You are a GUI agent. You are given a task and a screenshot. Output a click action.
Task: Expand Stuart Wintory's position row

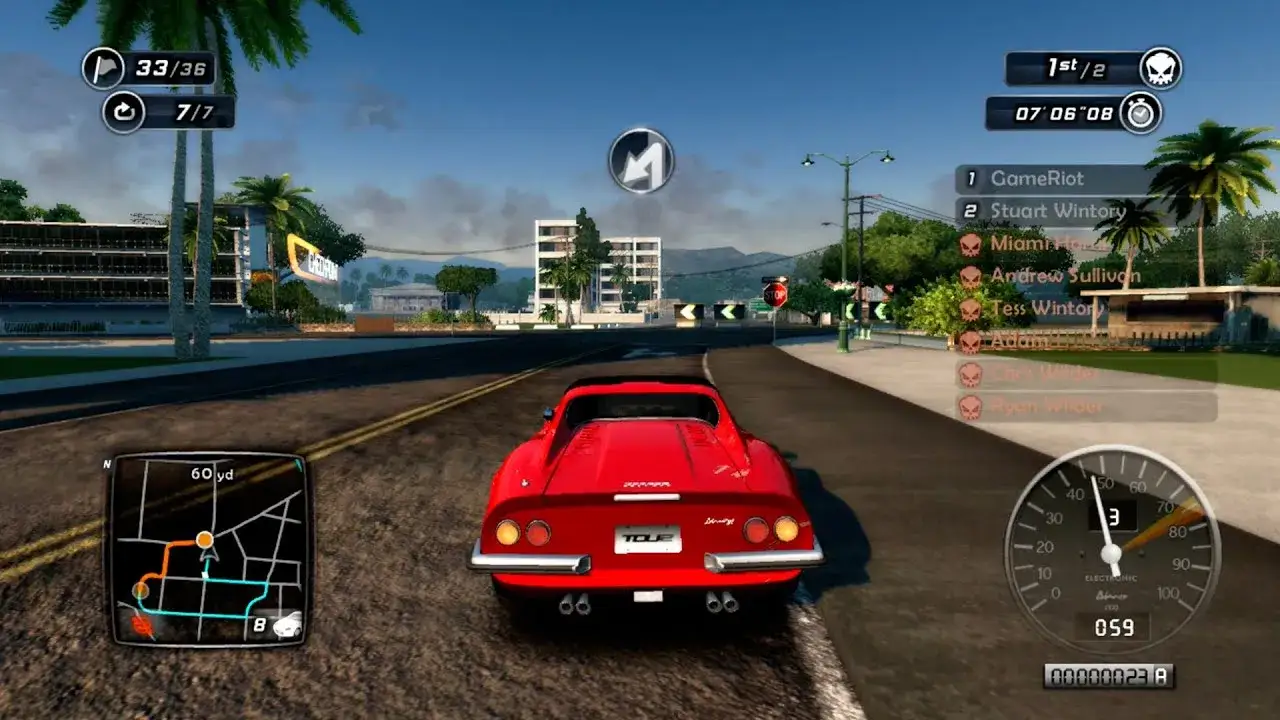[x=1048, y=211]
